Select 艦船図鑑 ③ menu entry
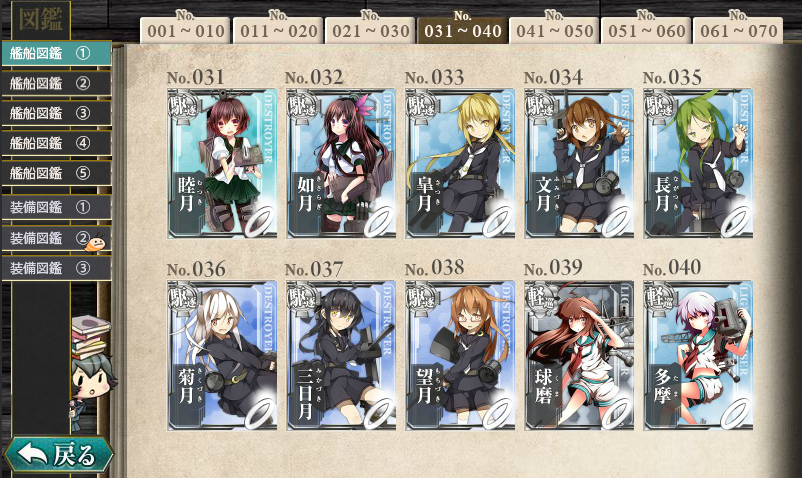 pyautogui.click(x=55, y=113)
